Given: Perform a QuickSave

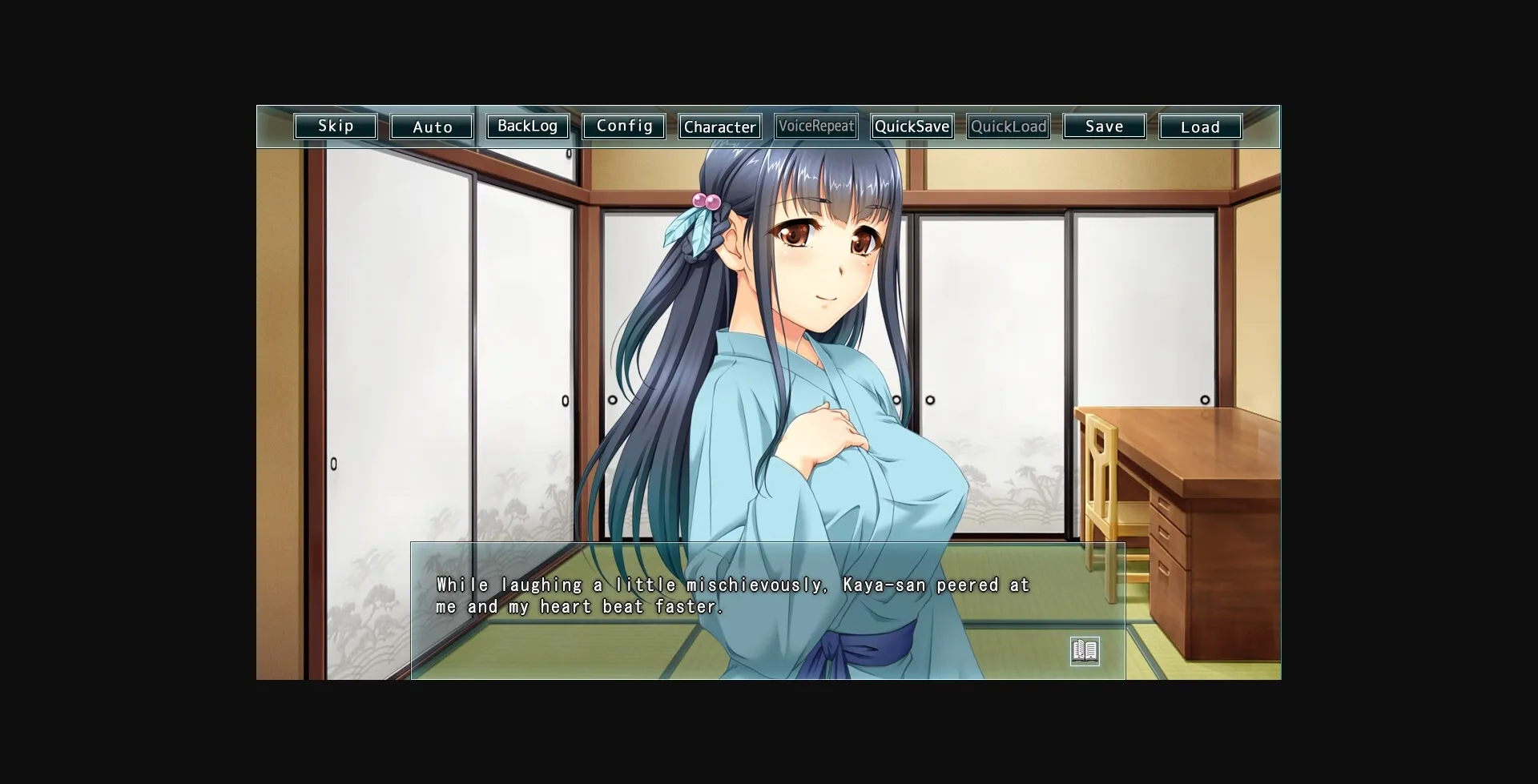Looking at the screenshot, I should 912,126.
